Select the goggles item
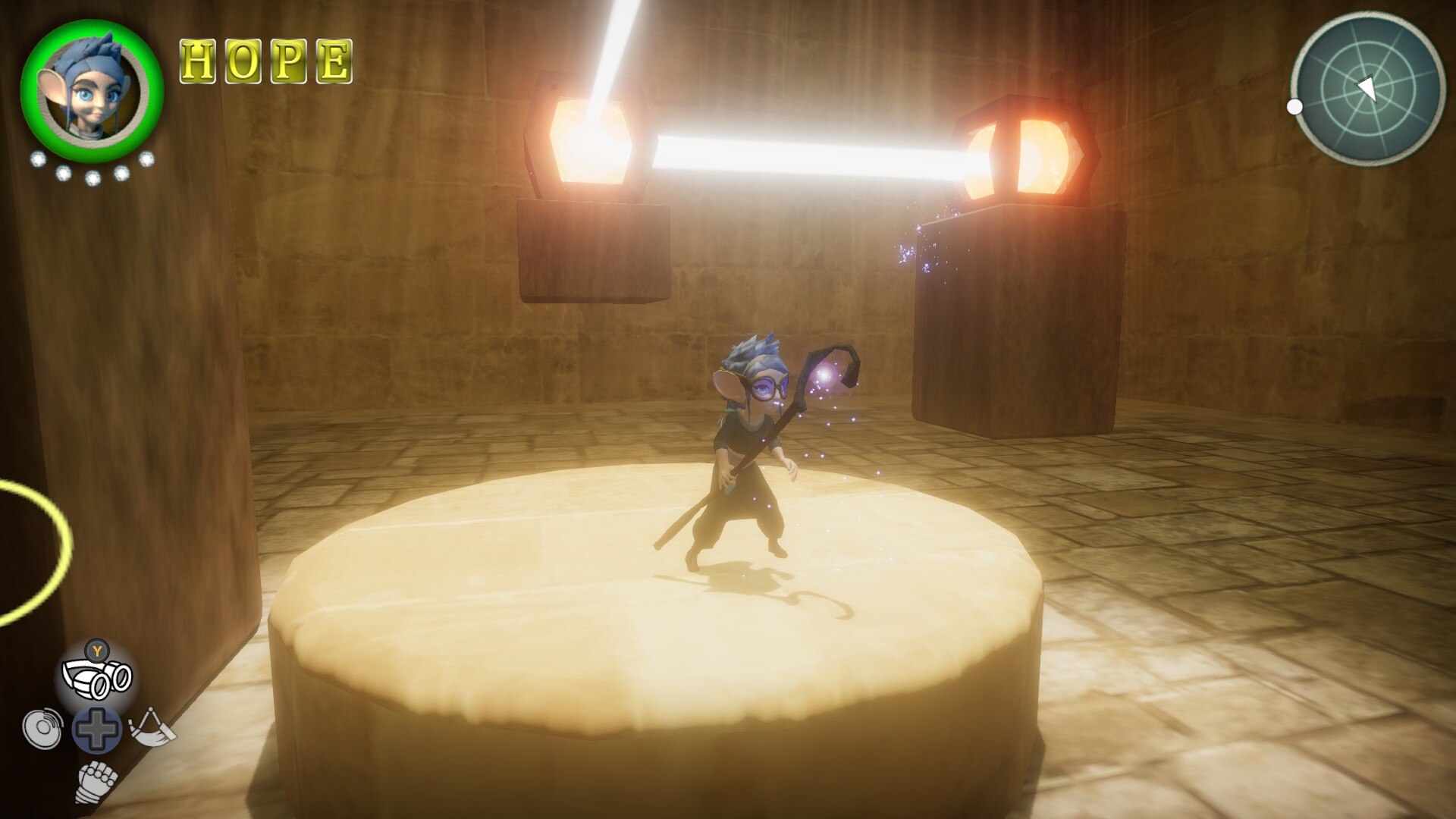Image resolution: width=1456 pixels, height=819 pixels. coord(96,677)
